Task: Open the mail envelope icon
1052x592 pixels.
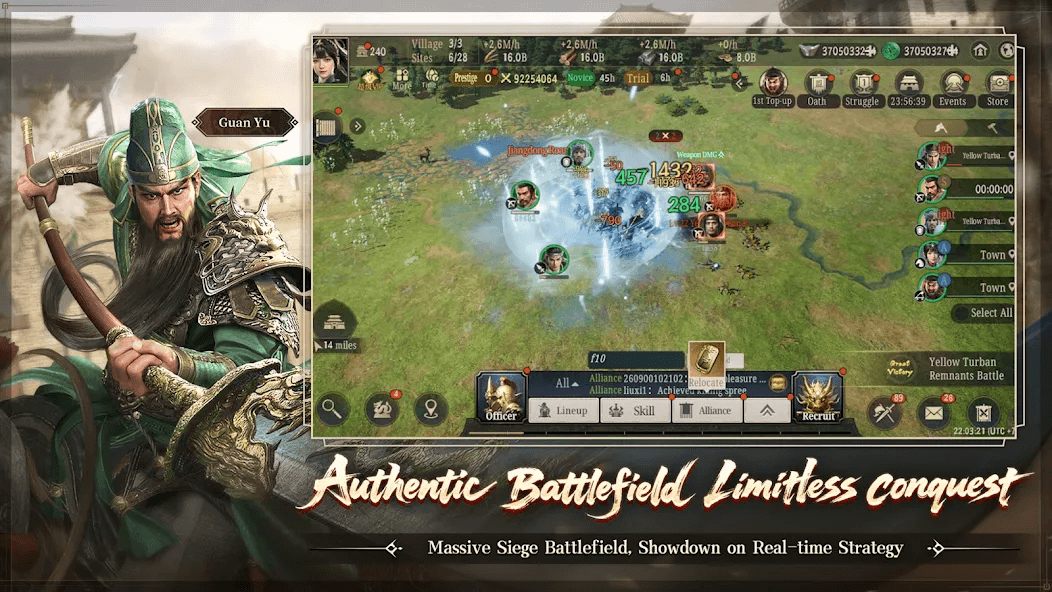Action: (934, 411)
